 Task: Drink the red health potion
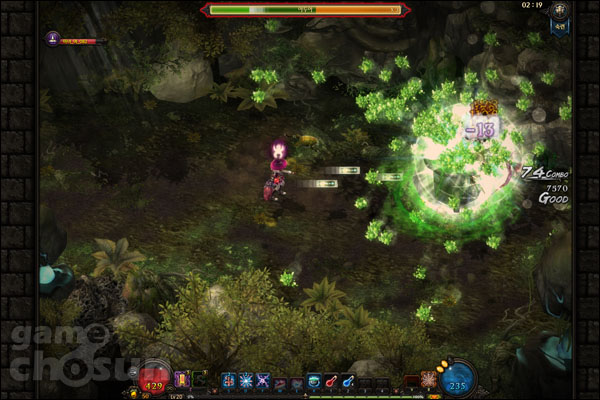coord(330,380)
